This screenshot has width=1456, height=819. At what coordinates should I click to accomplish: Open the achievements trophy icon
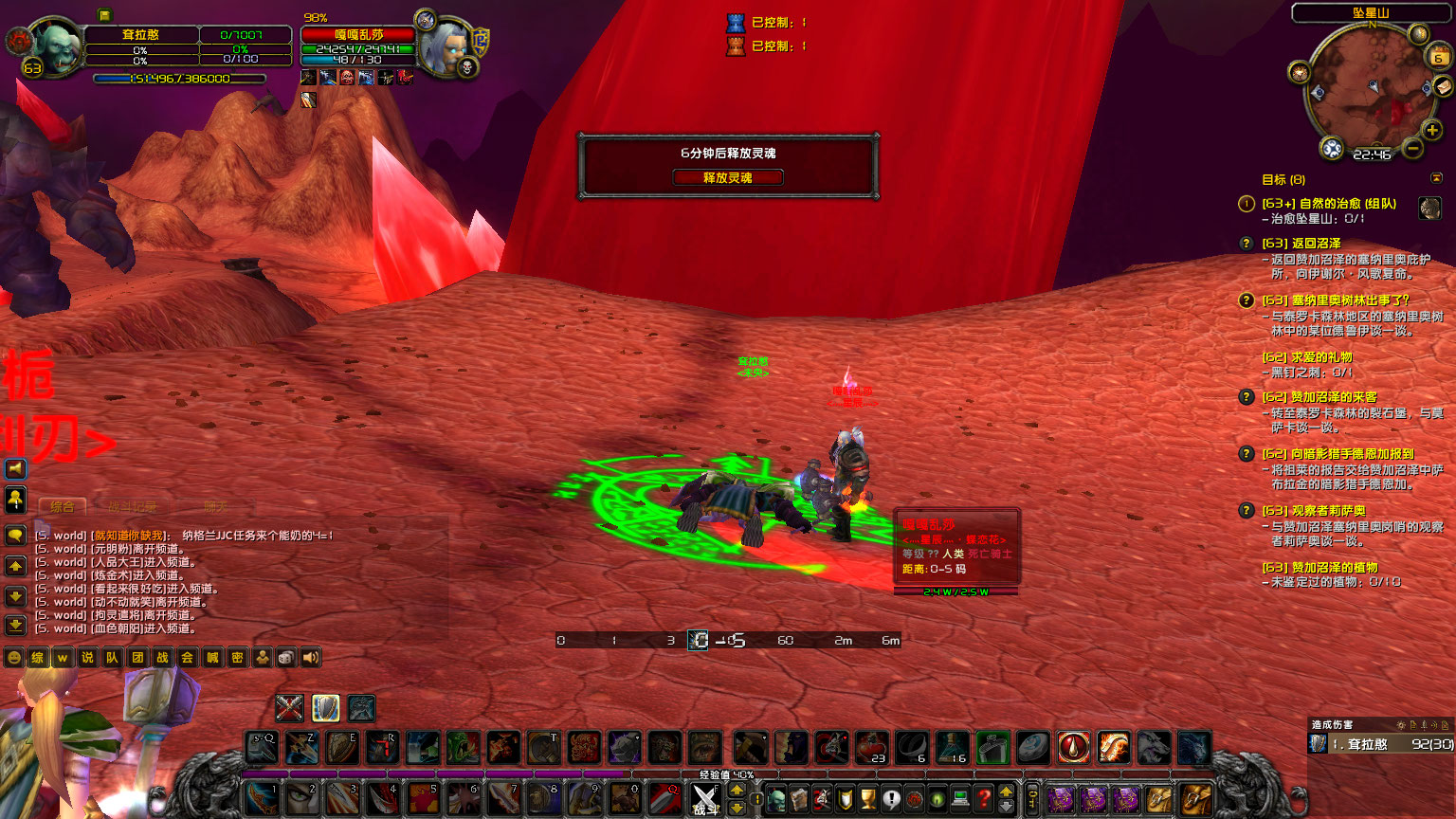pos(867,799)
